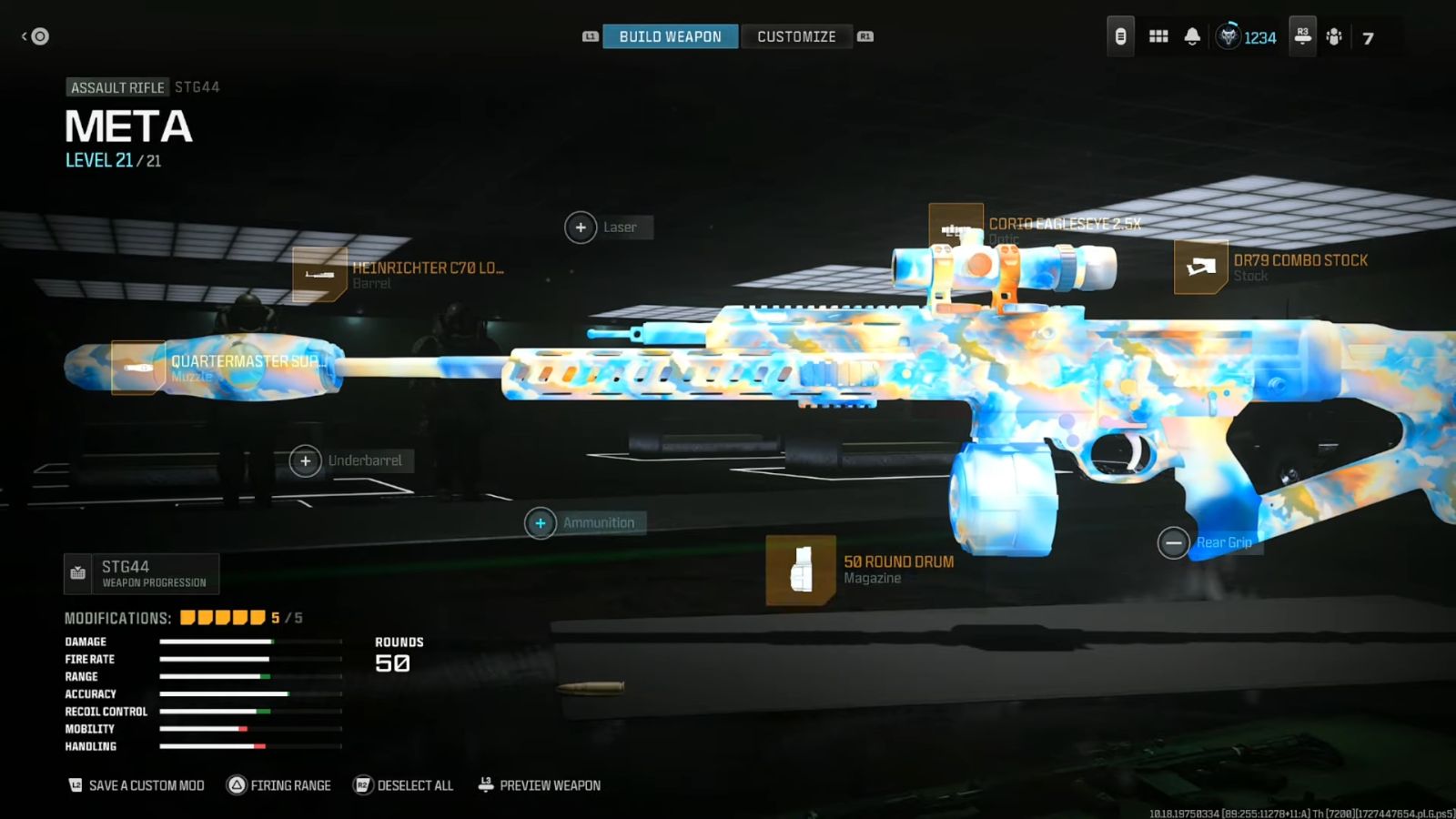Switch to the Customize tab
Screen dimensions: 1456x819
tap(796, 36)
